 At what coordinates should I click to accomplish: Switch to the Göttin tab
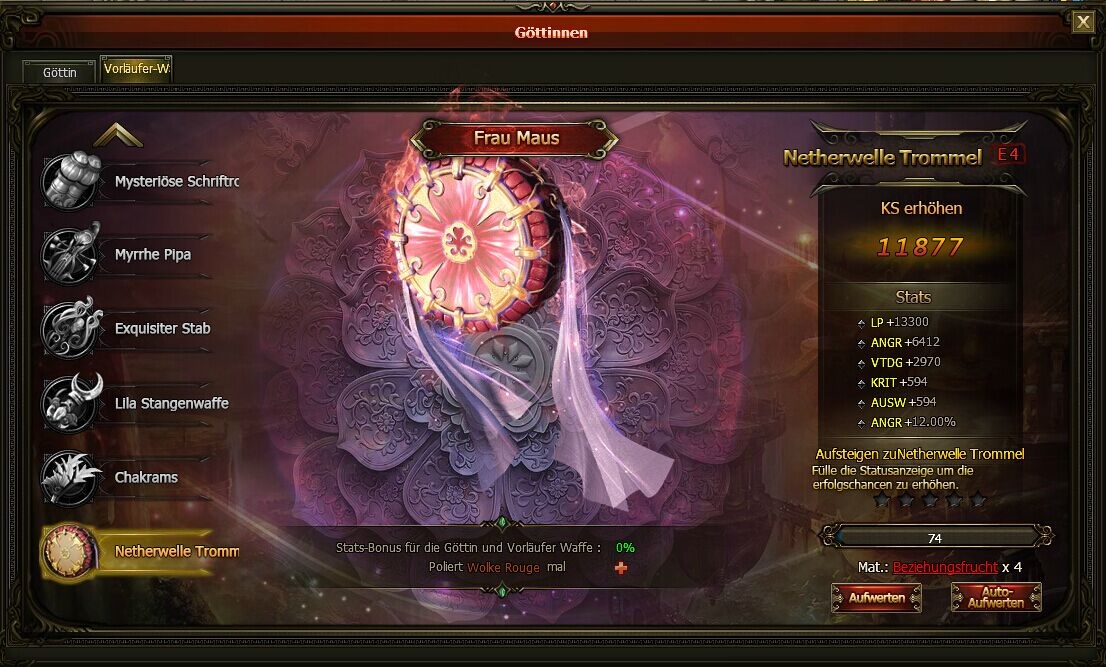coord(60,72)
